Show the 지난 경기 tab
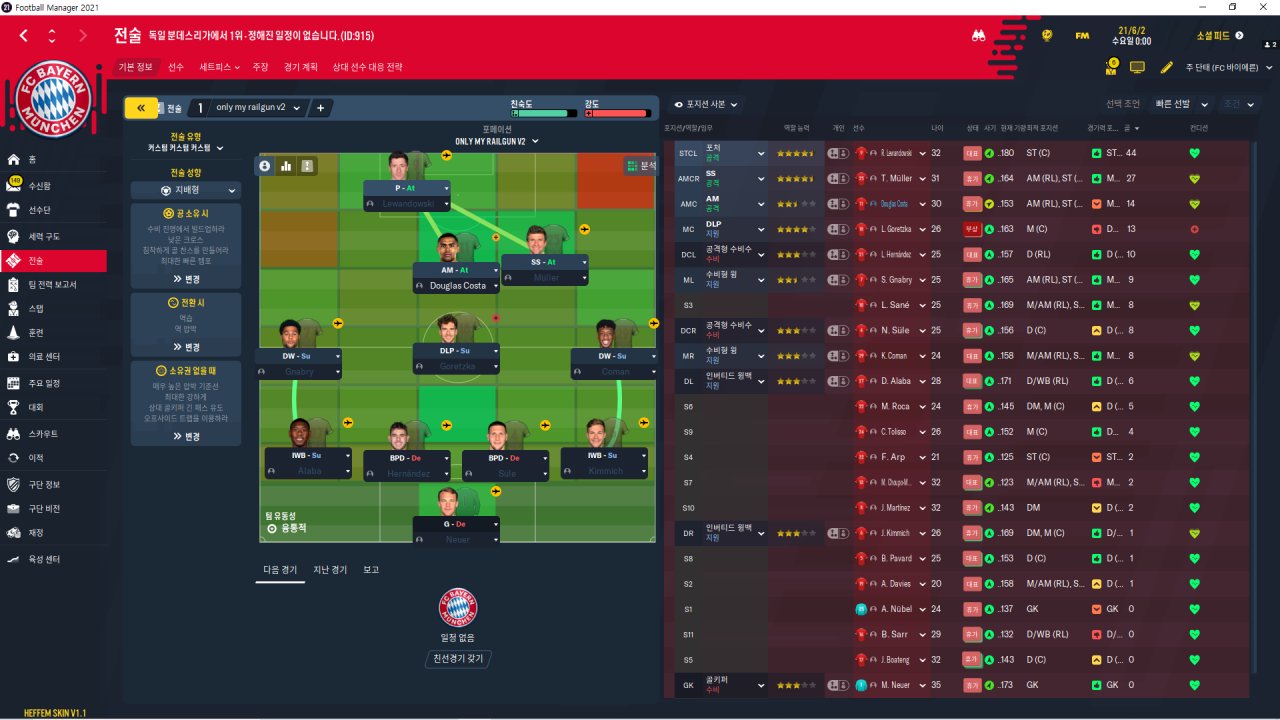The height and width of the screenshot is (720, 1280). (x=330, y=570)
